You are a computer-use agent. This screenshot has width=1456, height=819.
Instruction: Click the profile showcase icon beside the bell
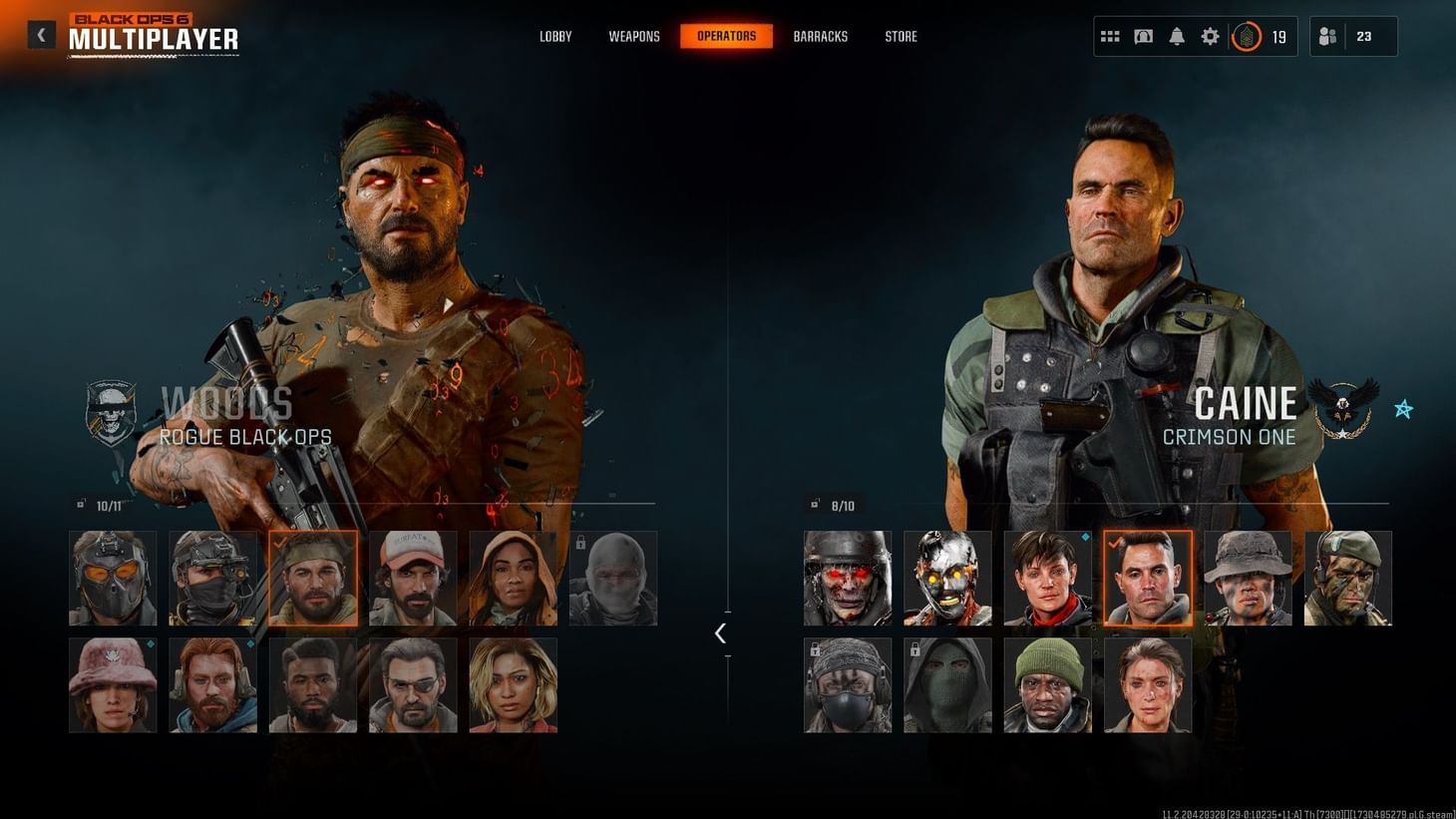point(1143,36)
